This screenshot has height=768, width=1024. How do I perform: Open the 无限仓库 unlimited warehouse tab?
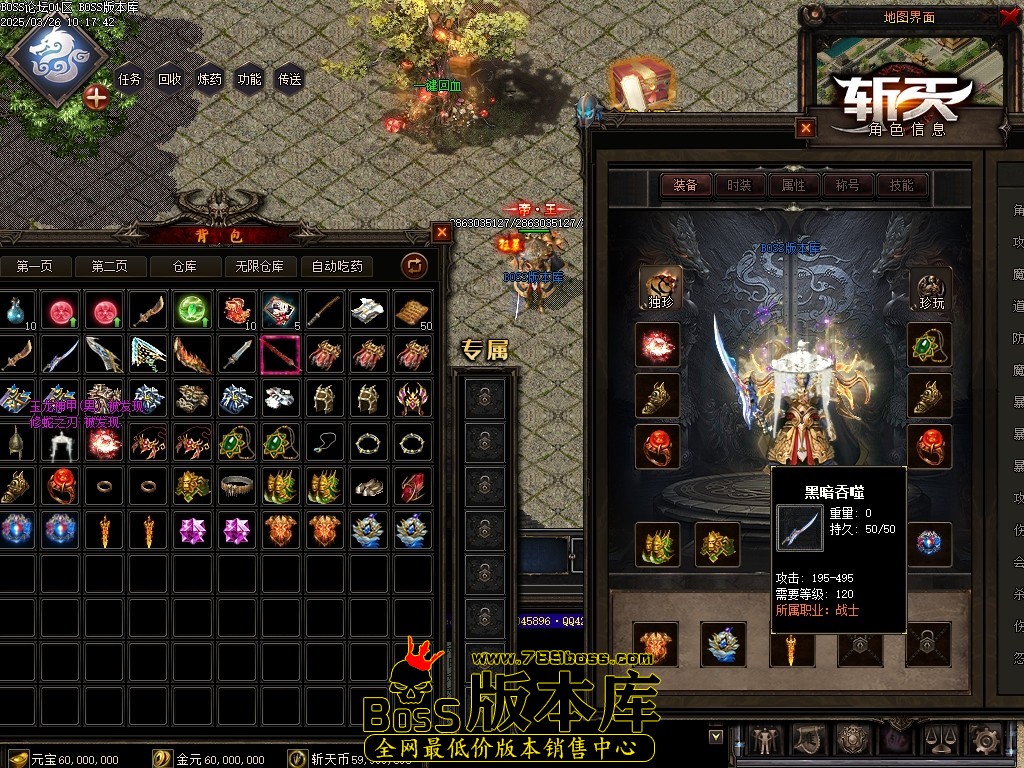click(259, 266)
